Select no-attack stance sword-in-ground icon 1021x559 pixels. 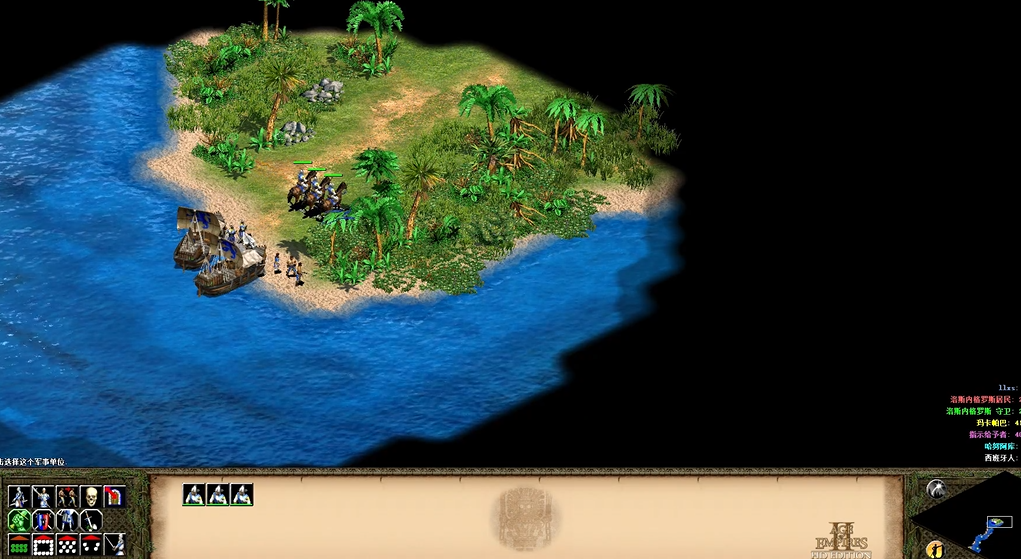click(90, 521)
